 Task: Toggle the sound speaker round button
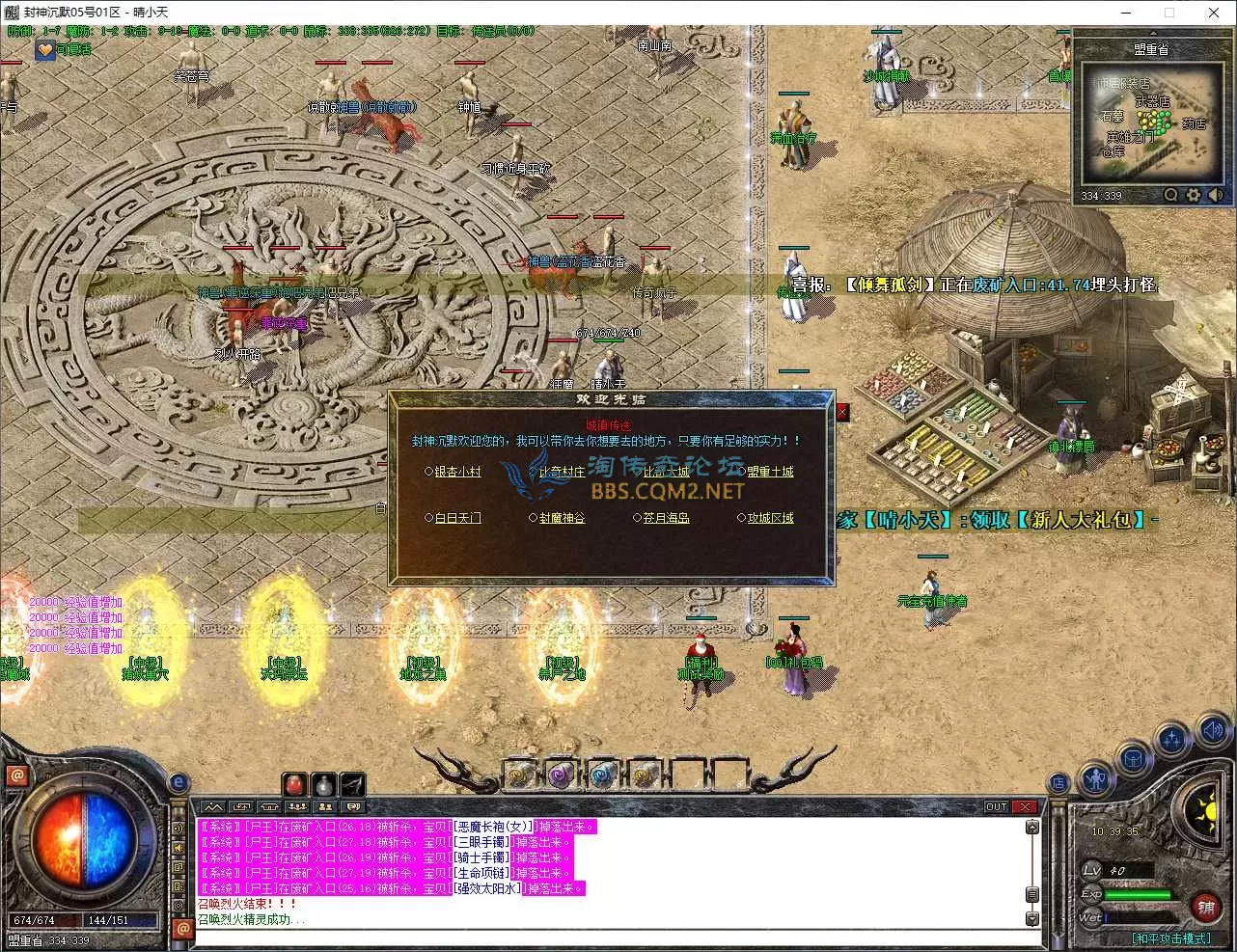click(1214, 730)
